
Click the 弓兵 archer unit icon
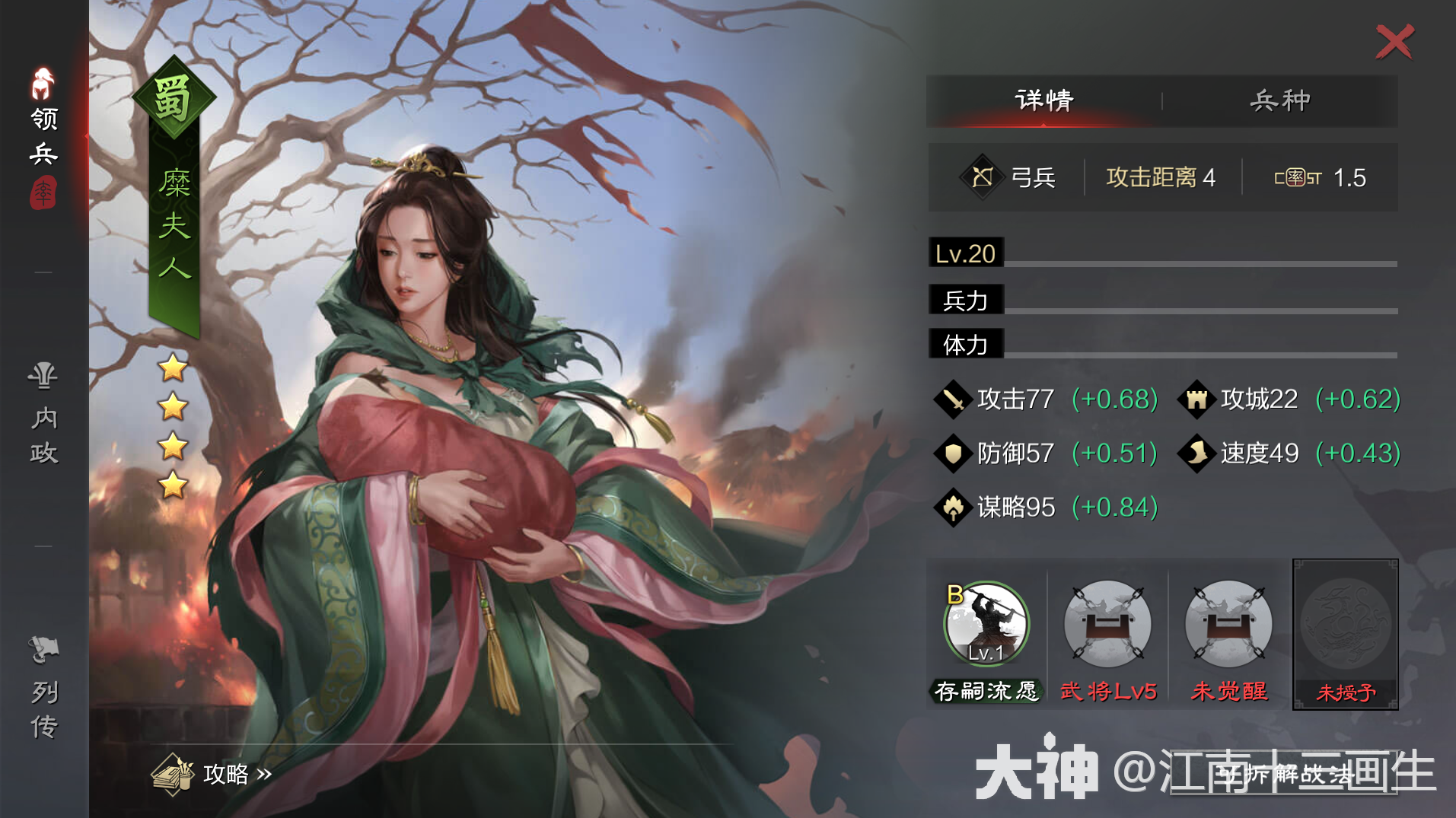point(983,177)
